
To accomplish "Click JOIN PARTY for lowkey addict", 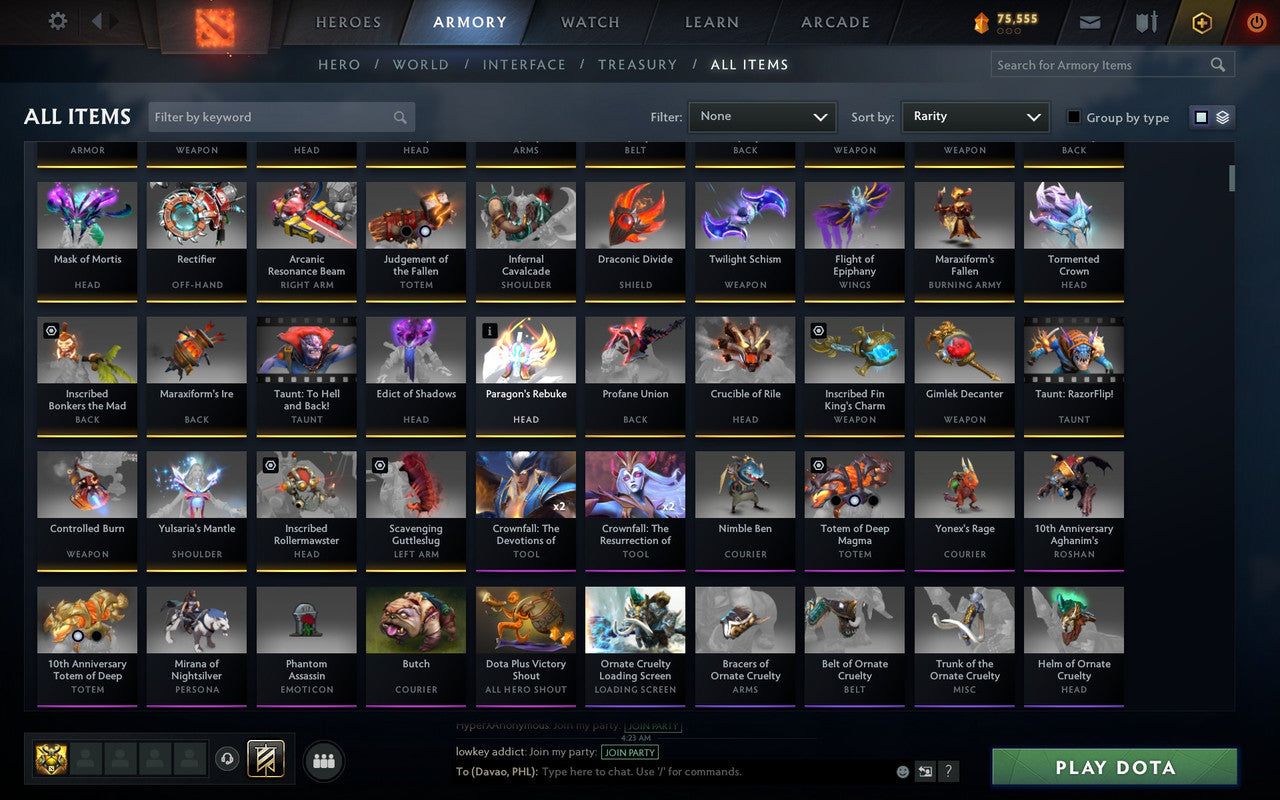I will click(629, 752).
